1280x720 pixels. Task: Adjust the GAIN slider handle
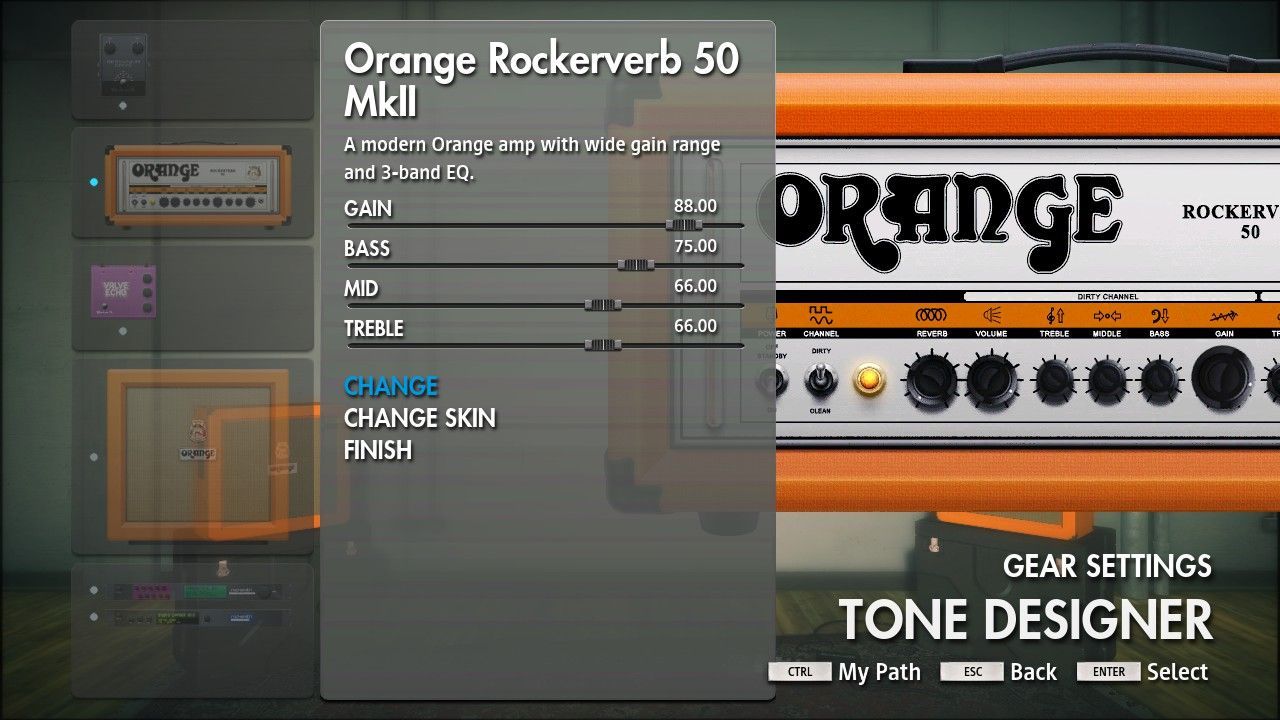(684, 225)
